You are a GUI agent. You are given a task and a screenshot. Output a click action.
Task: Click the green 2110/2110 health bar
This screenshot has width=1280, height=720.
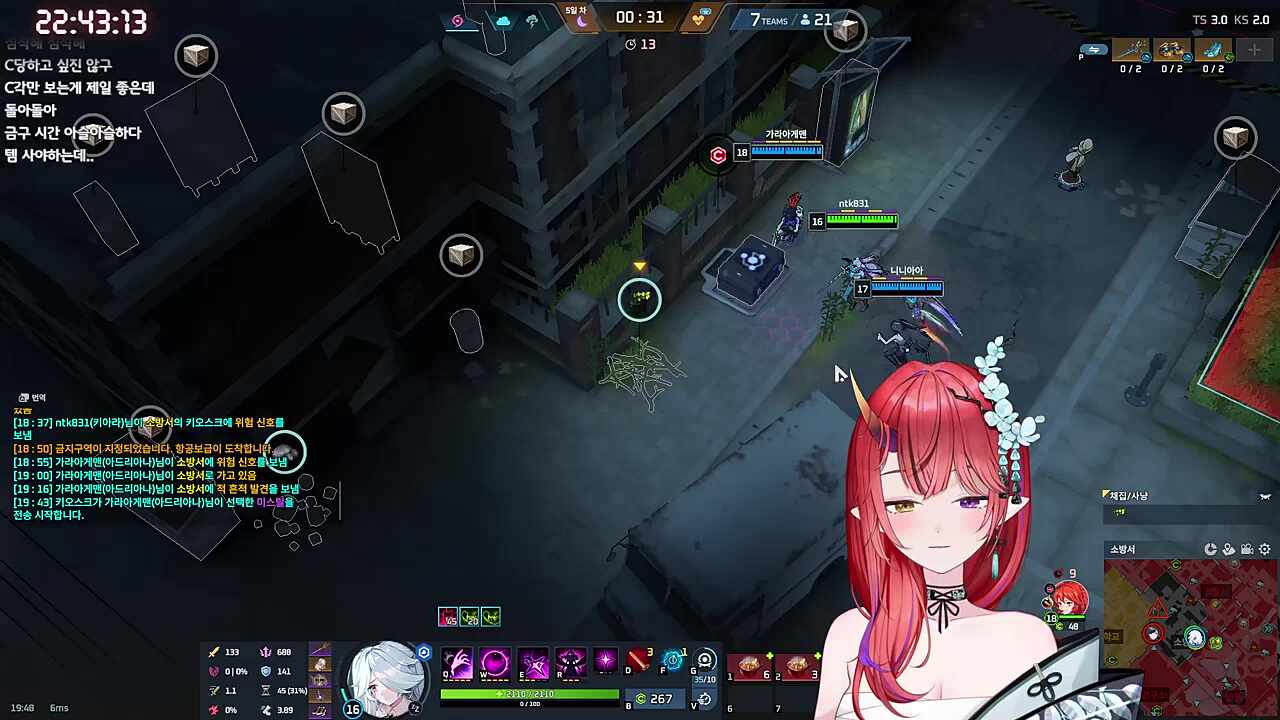(x=528, y=692)
